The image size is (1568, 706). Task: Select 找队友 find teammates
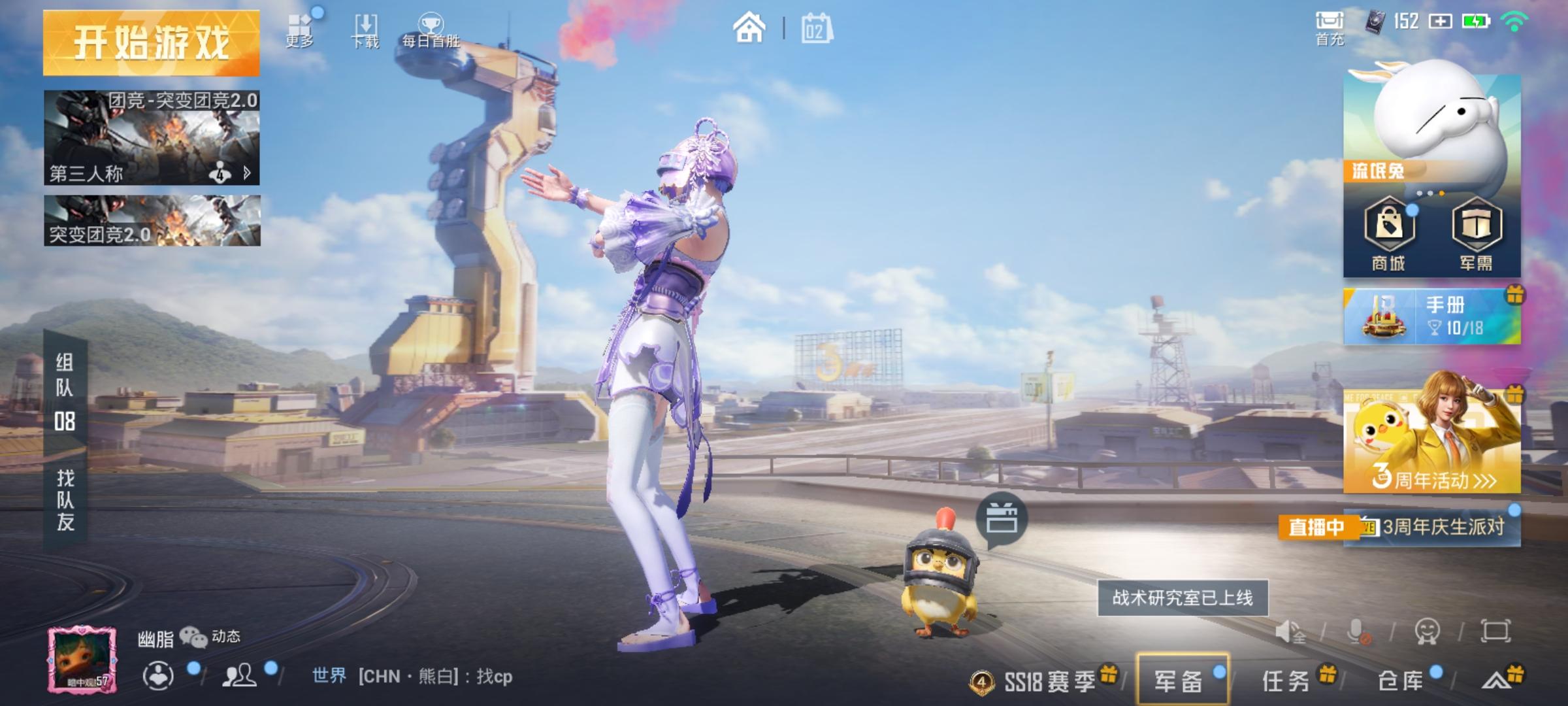coord(65,500)
